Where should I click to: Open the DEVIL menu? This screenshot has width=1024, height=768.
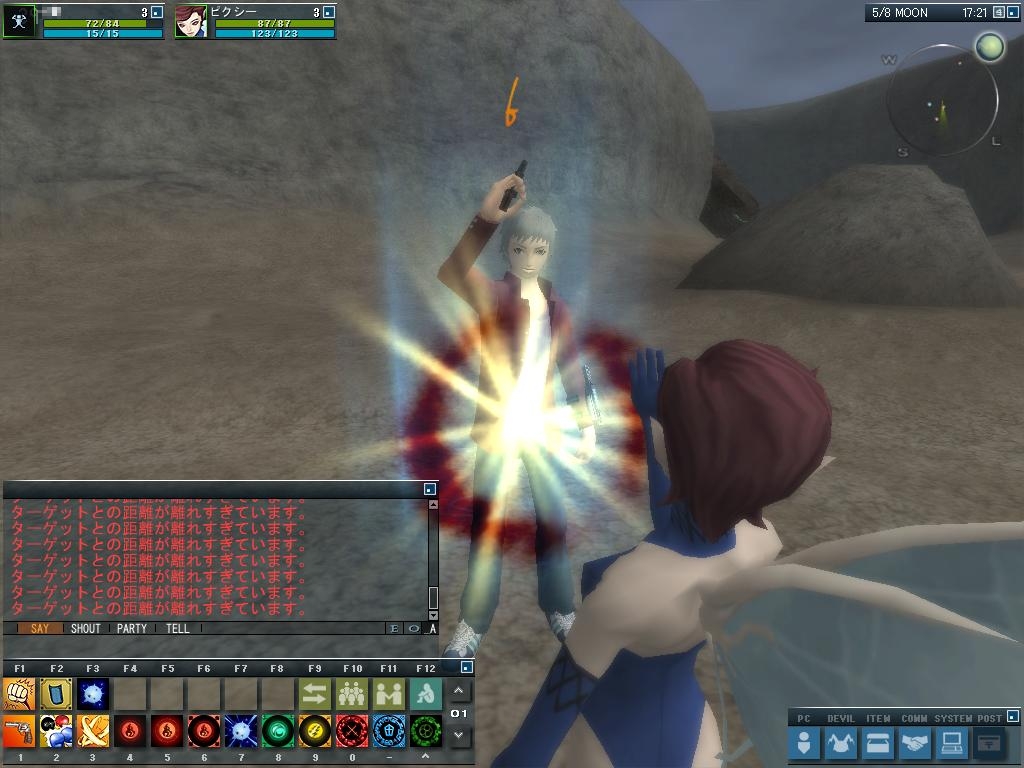click(840, 743)
